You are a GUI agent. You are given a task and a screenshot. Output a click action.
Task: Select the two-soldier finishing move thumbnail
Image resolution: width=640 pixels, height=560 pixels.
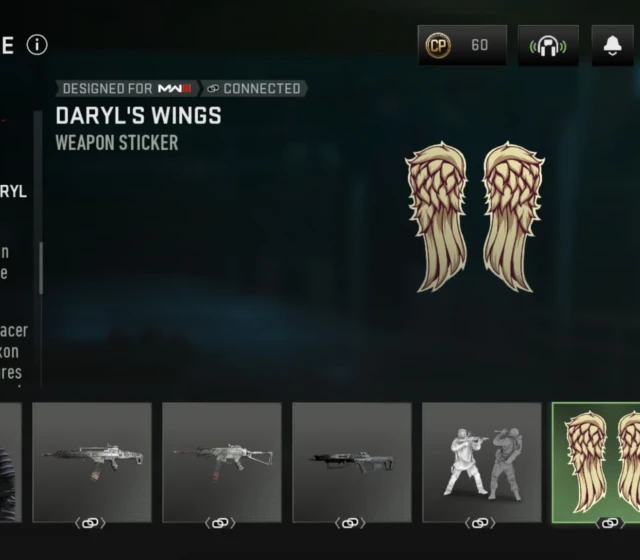coord(481,462)
